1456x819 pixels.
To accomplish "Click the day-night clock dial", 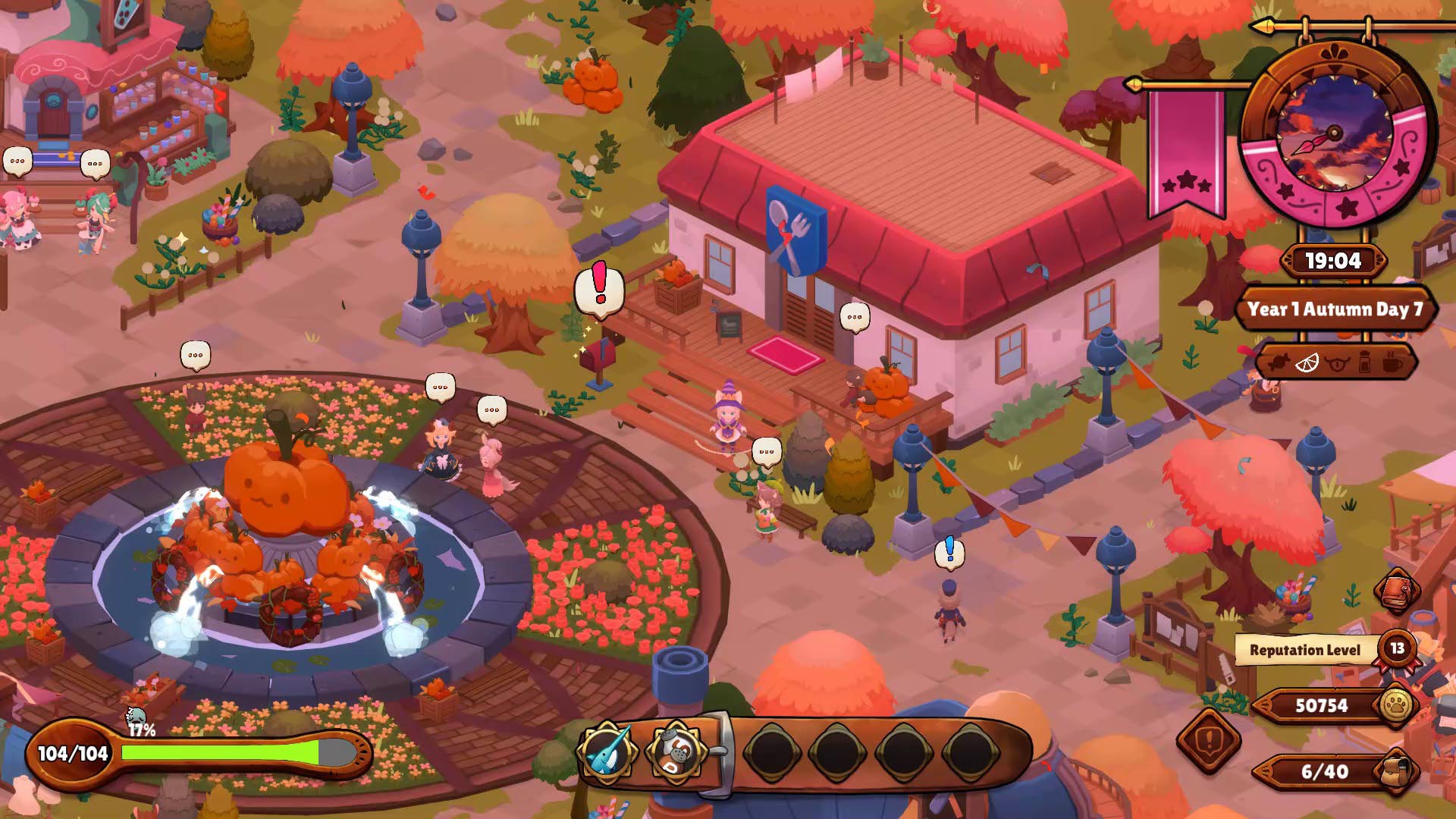I will [x=1335, y=134].
